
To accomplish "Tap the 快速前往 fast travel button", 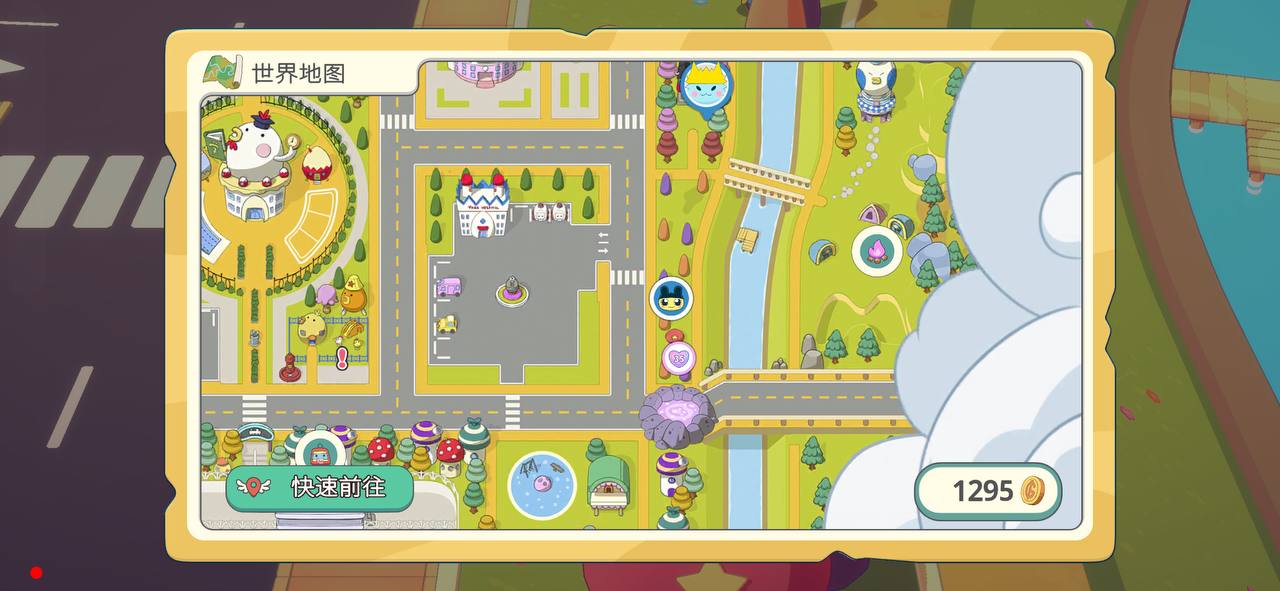I will point(319,488).
